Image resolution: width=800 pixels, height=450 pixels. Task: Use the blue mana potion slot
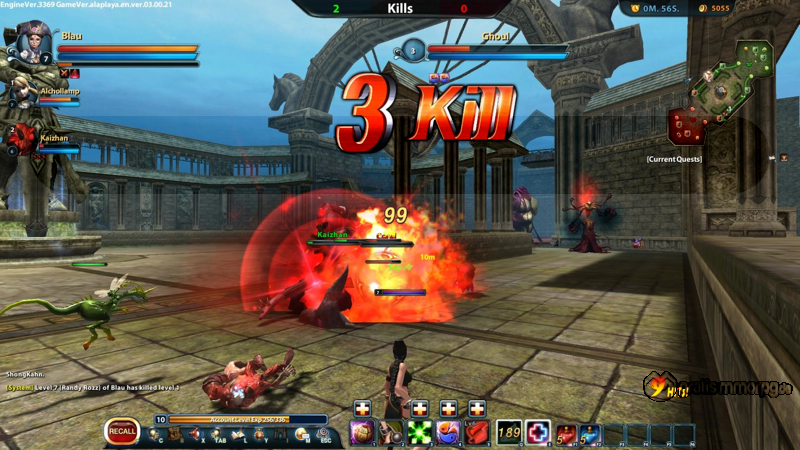(x=590, y=433)
